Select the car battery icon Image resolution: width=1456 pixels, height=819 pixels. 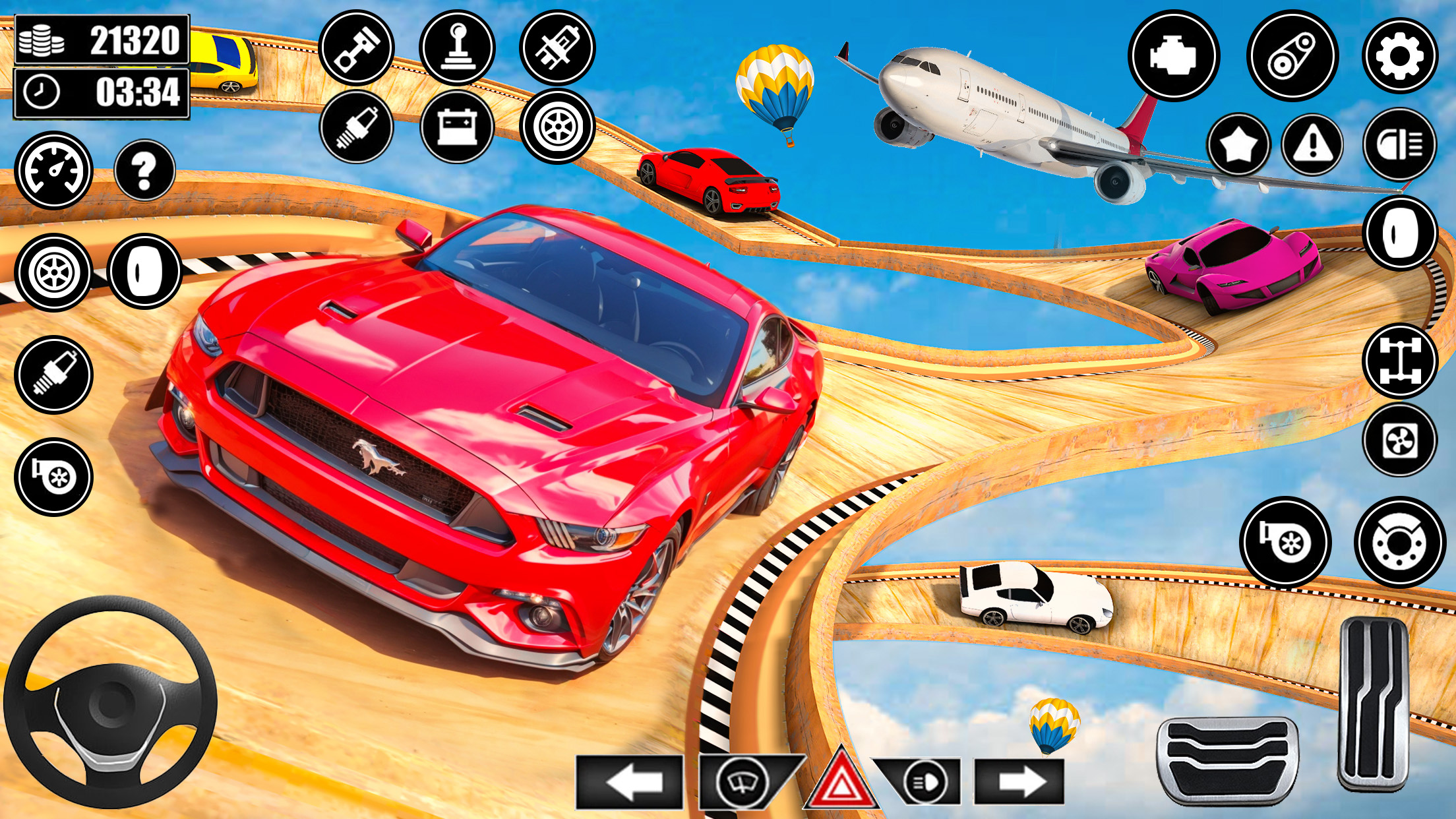(x=457, y=126)
